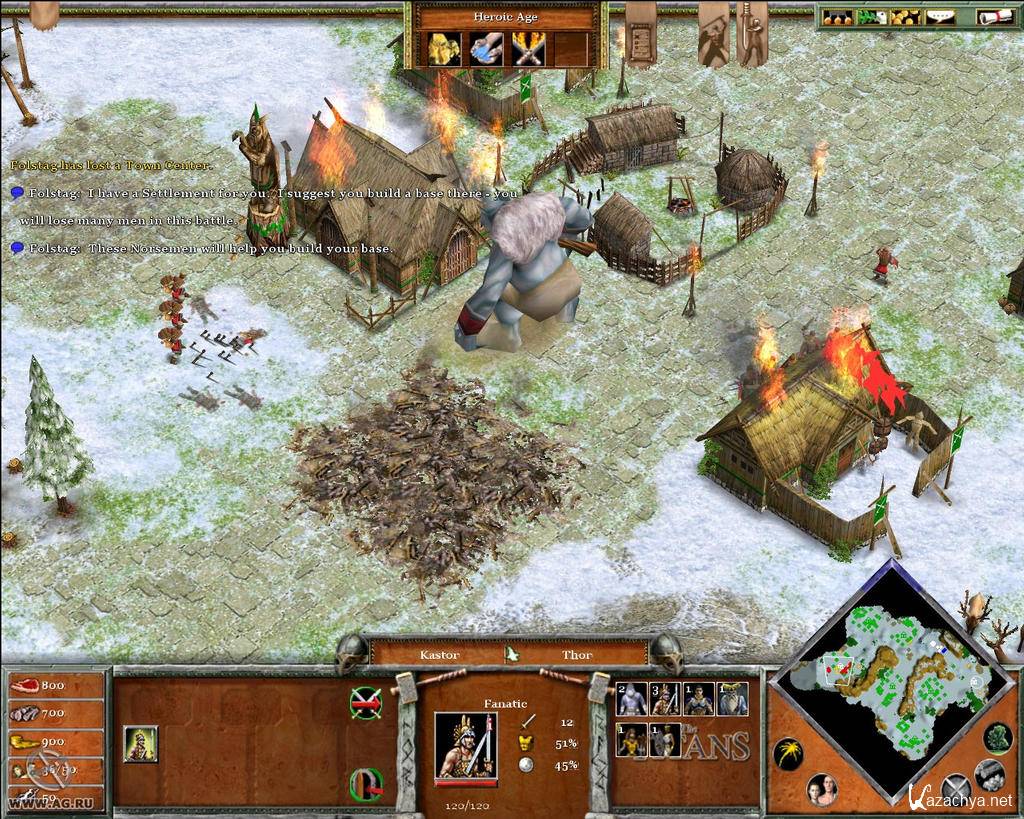The width and height of the screenshot is (1024, 819).
Task: Click the crossed swords red arrow command
Action: pos(366,703)
